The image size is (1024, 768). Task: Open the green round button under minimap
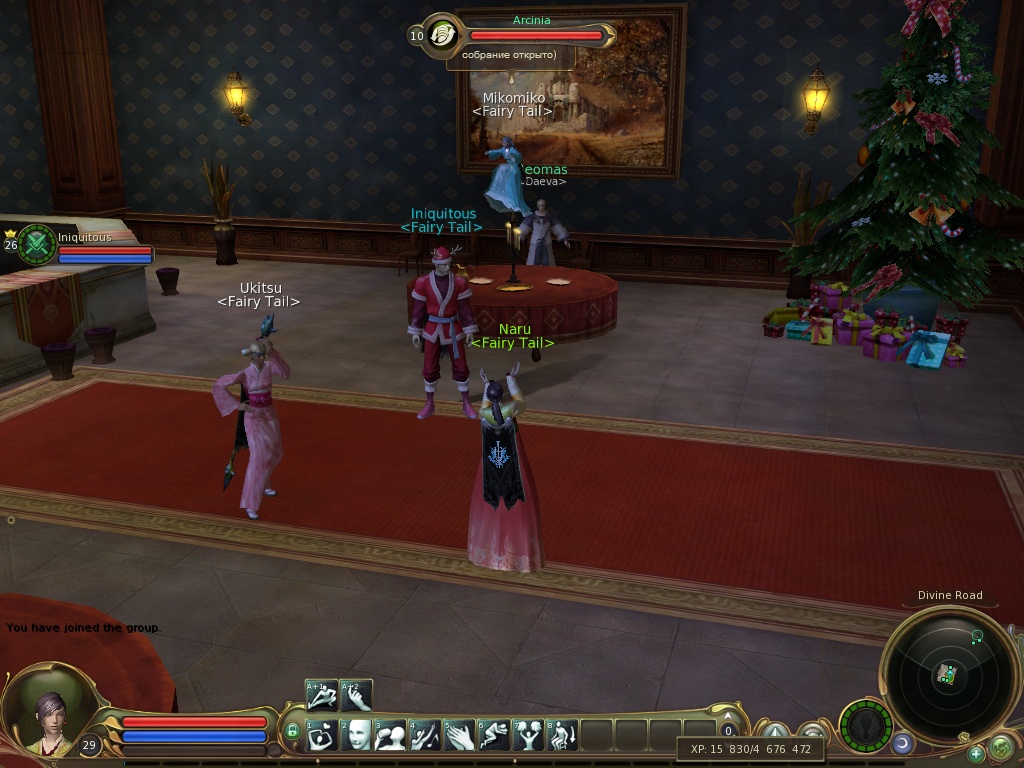(1000, 746)
